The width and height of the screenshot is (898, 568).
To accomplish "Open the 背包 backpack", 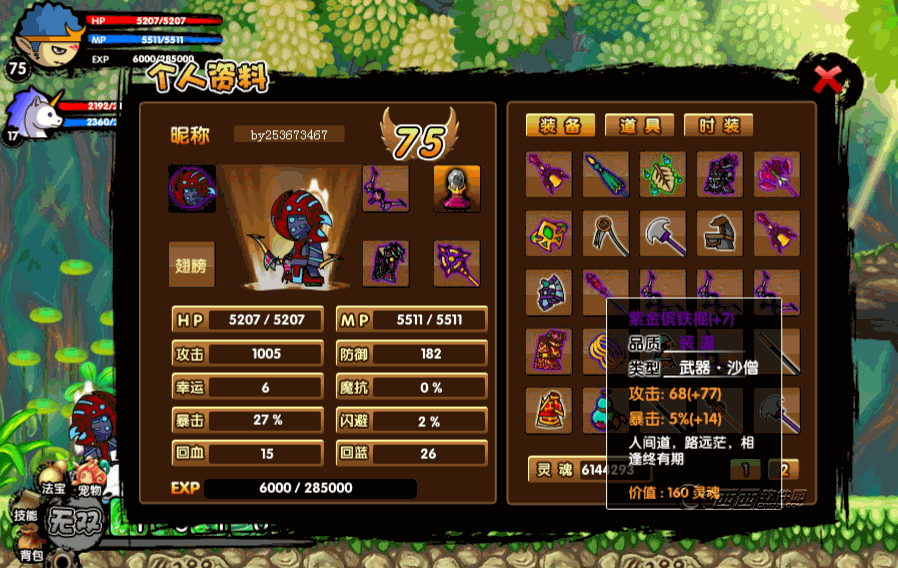I will (31, 555).
